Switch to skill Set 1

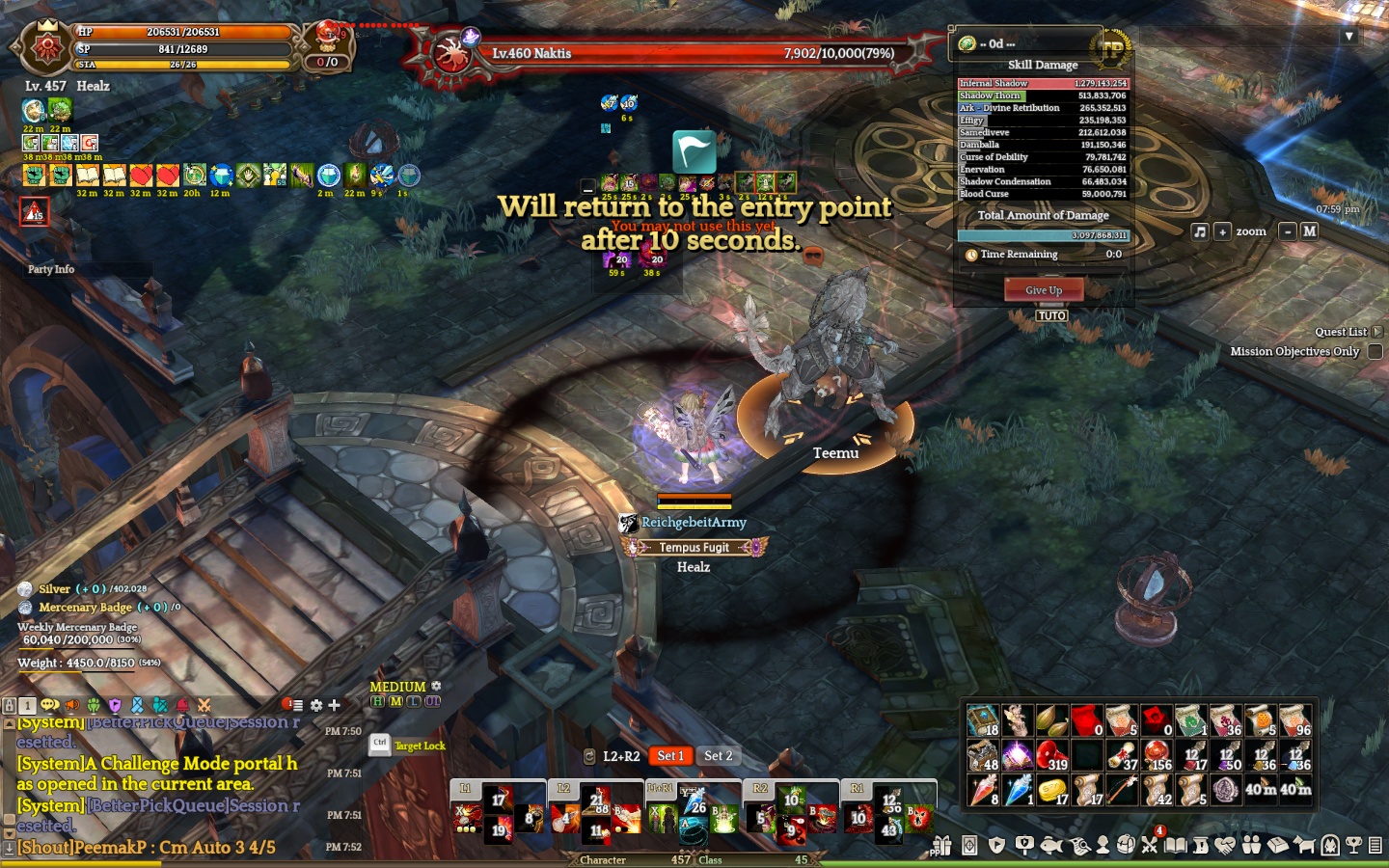click(x=670, y=756)
